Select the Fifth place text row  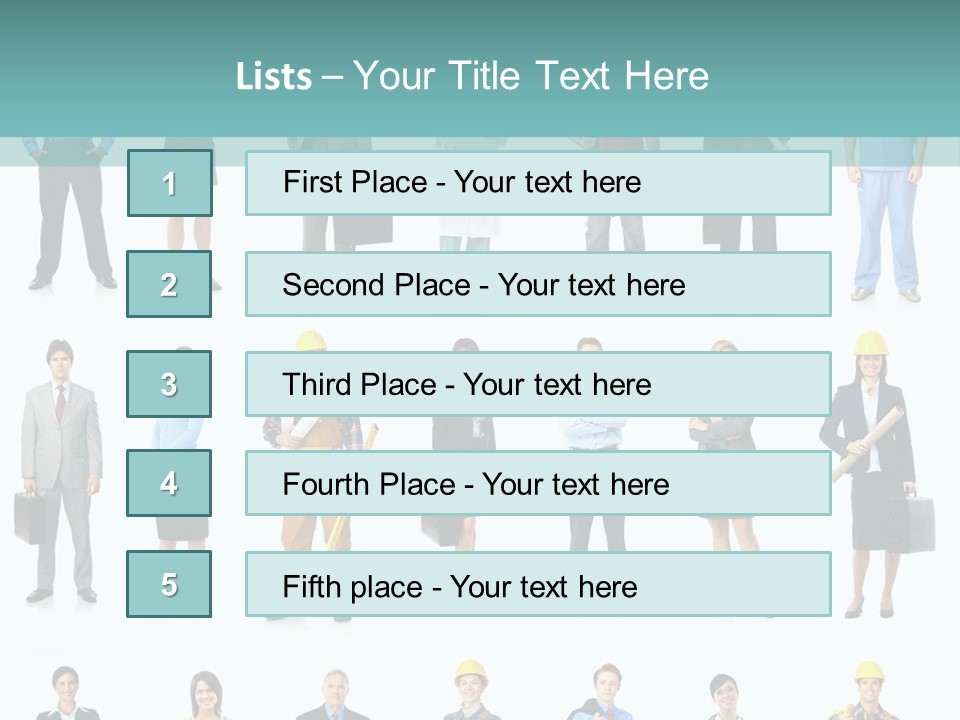[x=538, y=584]
